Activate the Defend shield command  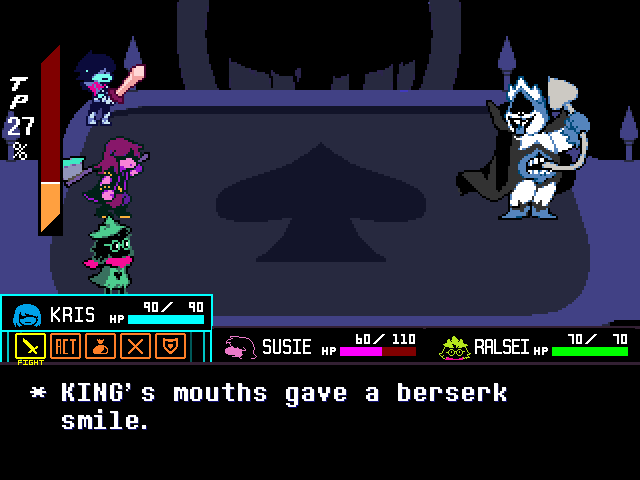coord(170,346)
